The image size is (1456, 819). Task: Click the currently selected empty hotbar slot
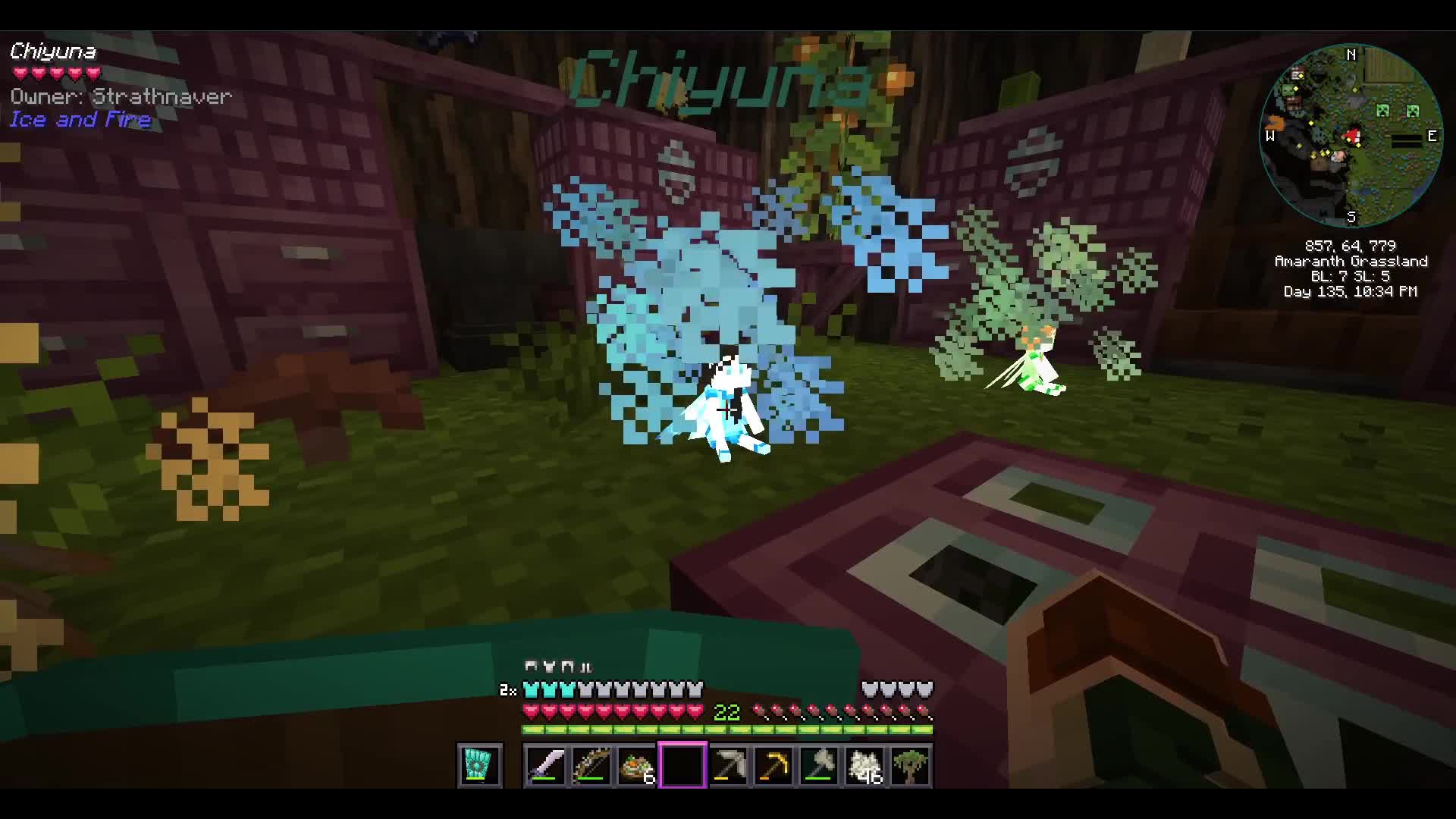click(x=682, y=764)
